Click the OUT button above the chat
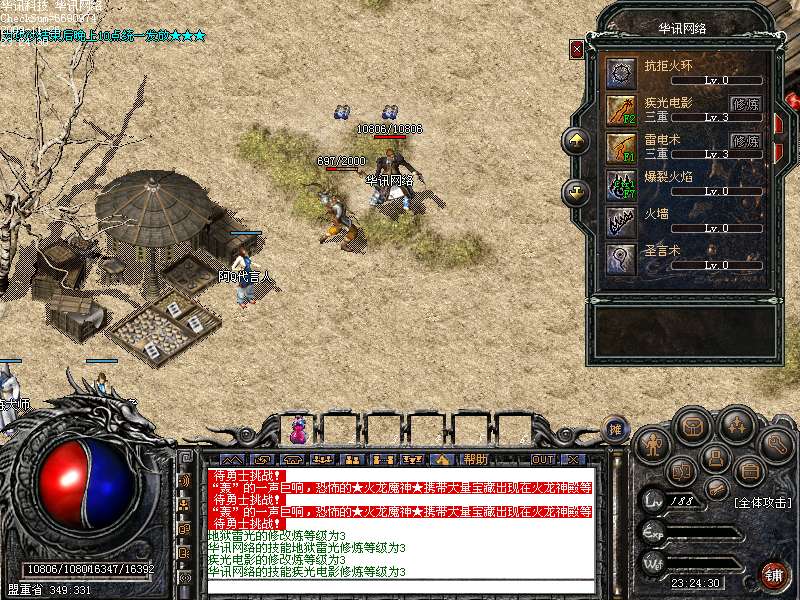This screenshot has height=600, width=800. (543, 459)
